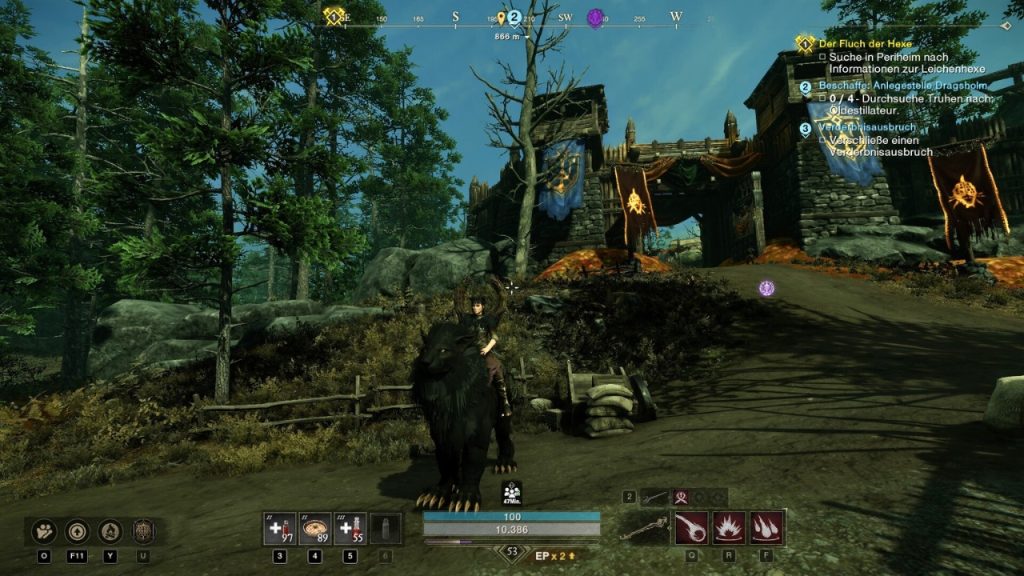Image resolution: width=1024 pixels, height=576 pixels.
Task: Click the campfire icon
Action: [111, 531]
